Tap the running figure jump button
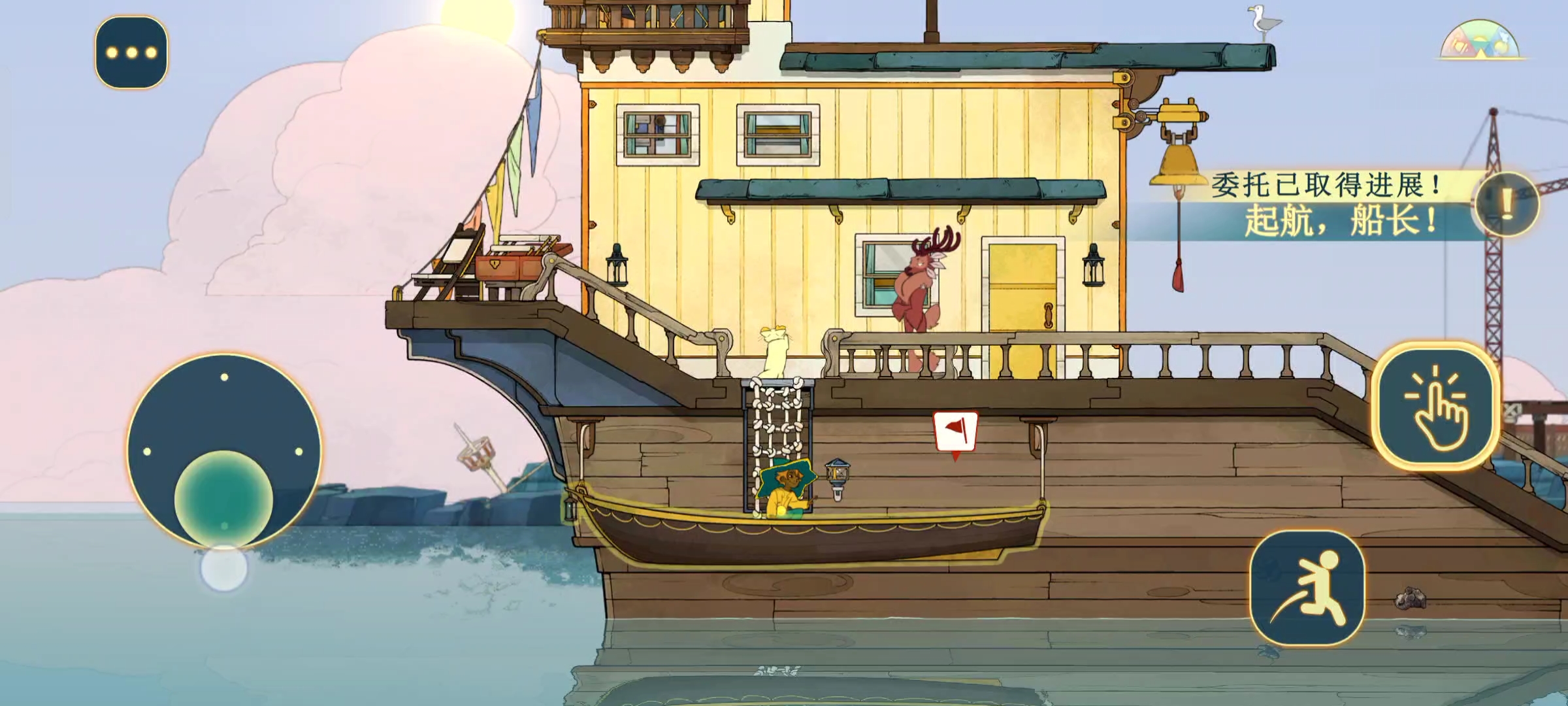The height and width of the screenshot is (706, 1568). [x=1307, y=588]
